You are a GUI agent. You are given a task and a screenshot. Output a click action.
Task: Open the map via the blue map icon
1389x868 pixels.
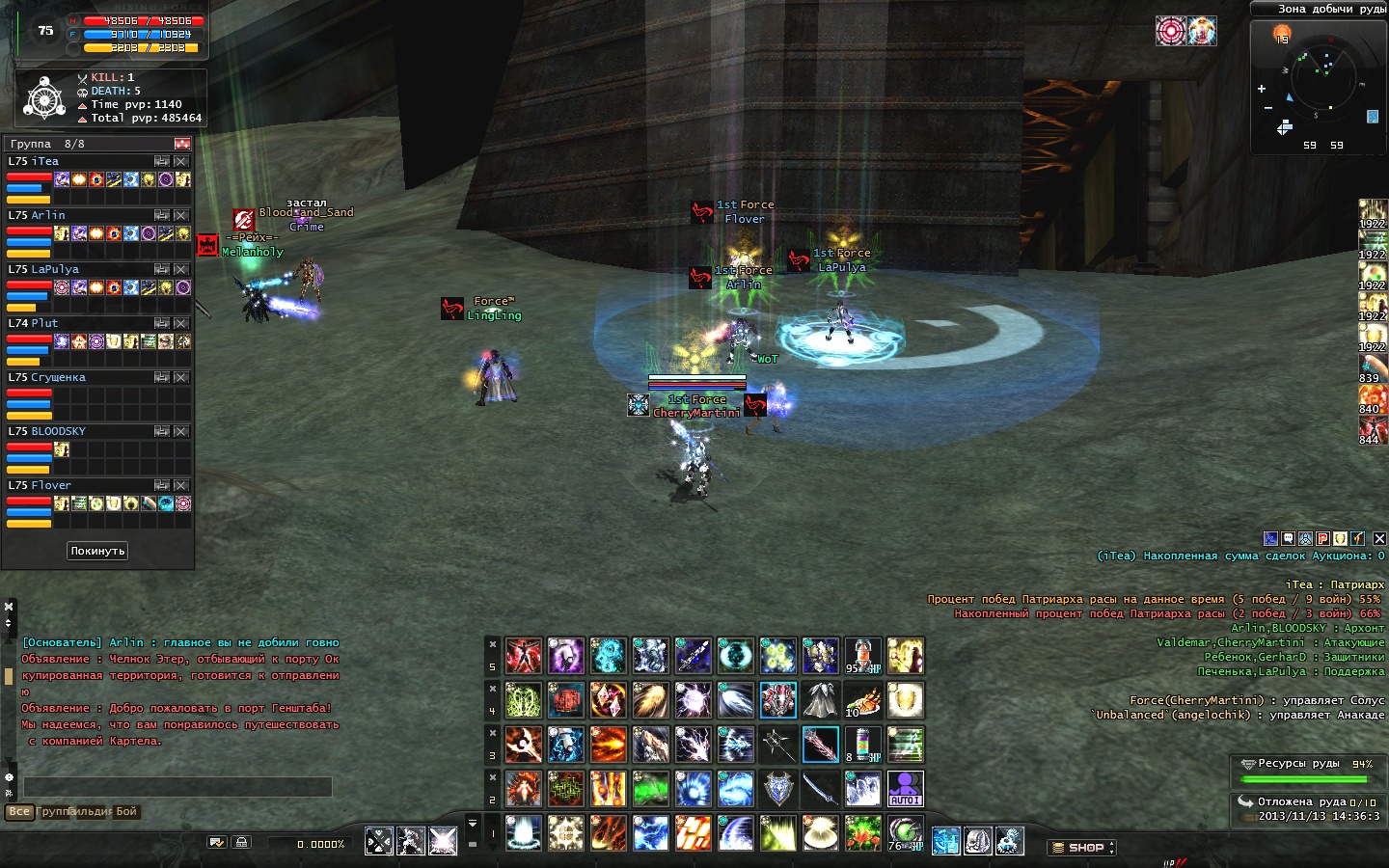1373,117
